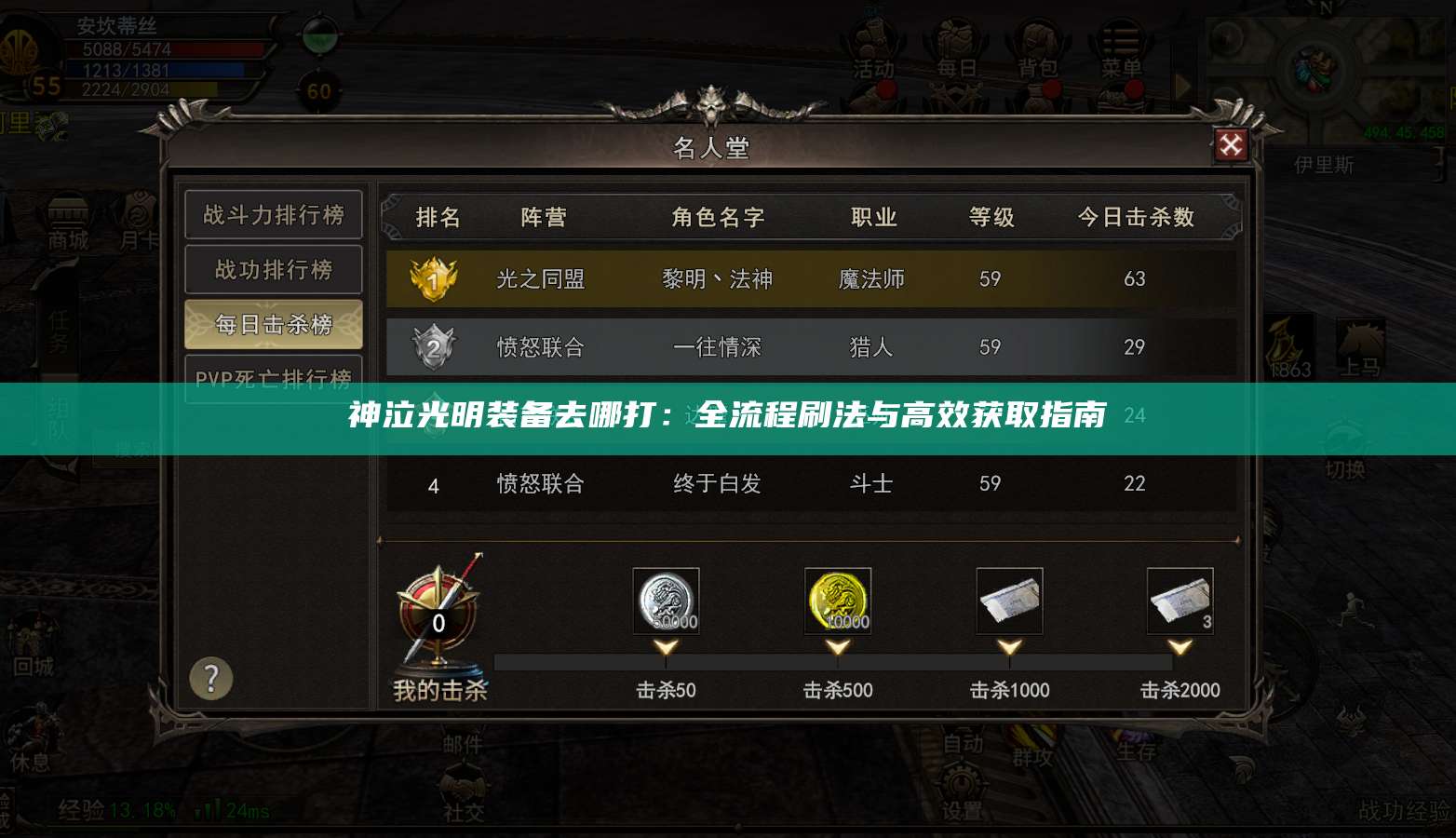Screen dimensions: 1456x838
Task: Click the 经验 experience progress bar
Action: tap(121, 810)
